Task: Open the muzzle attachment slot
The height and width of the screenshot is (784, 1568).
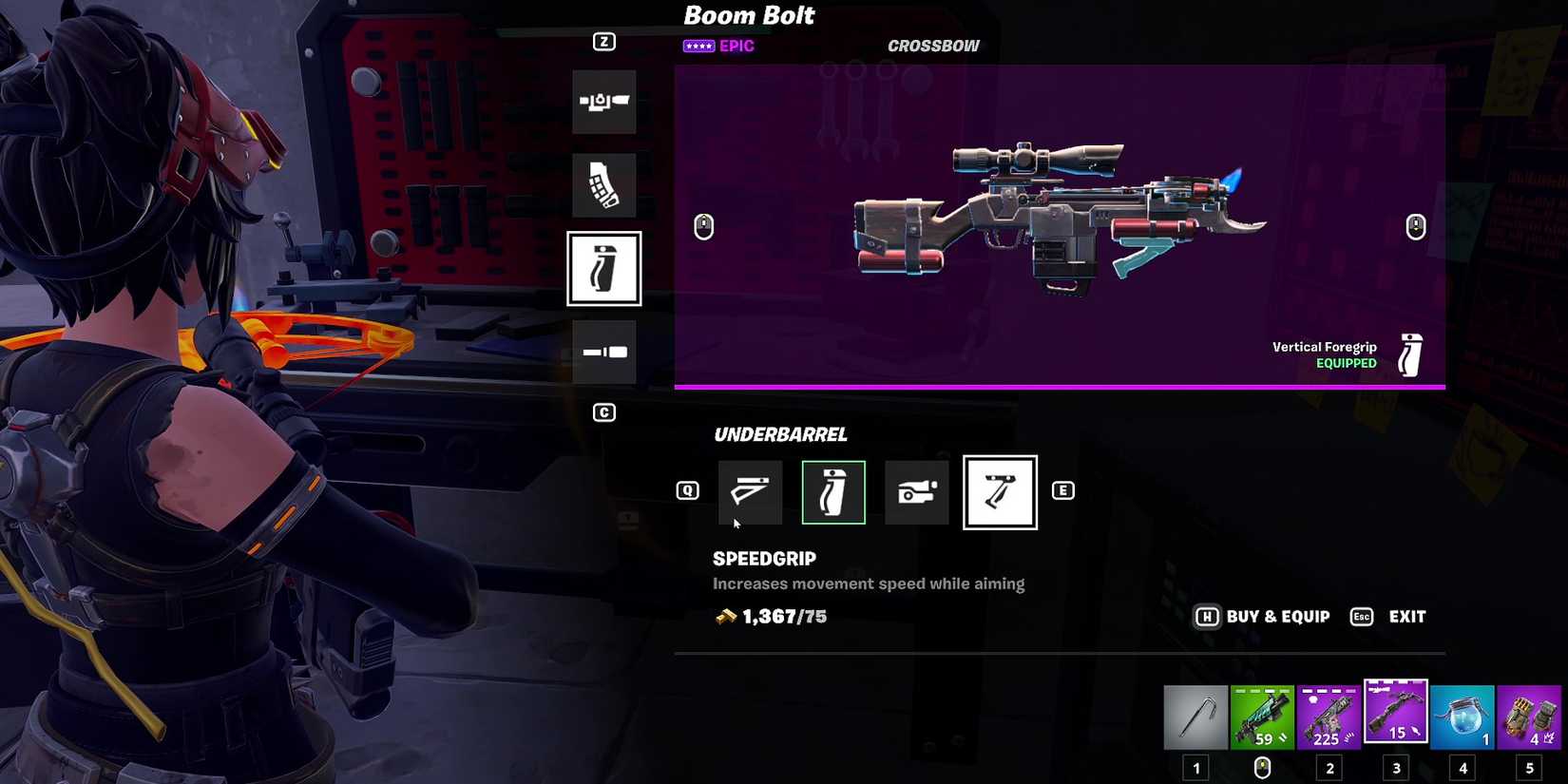Action: (x=604, y=351)
